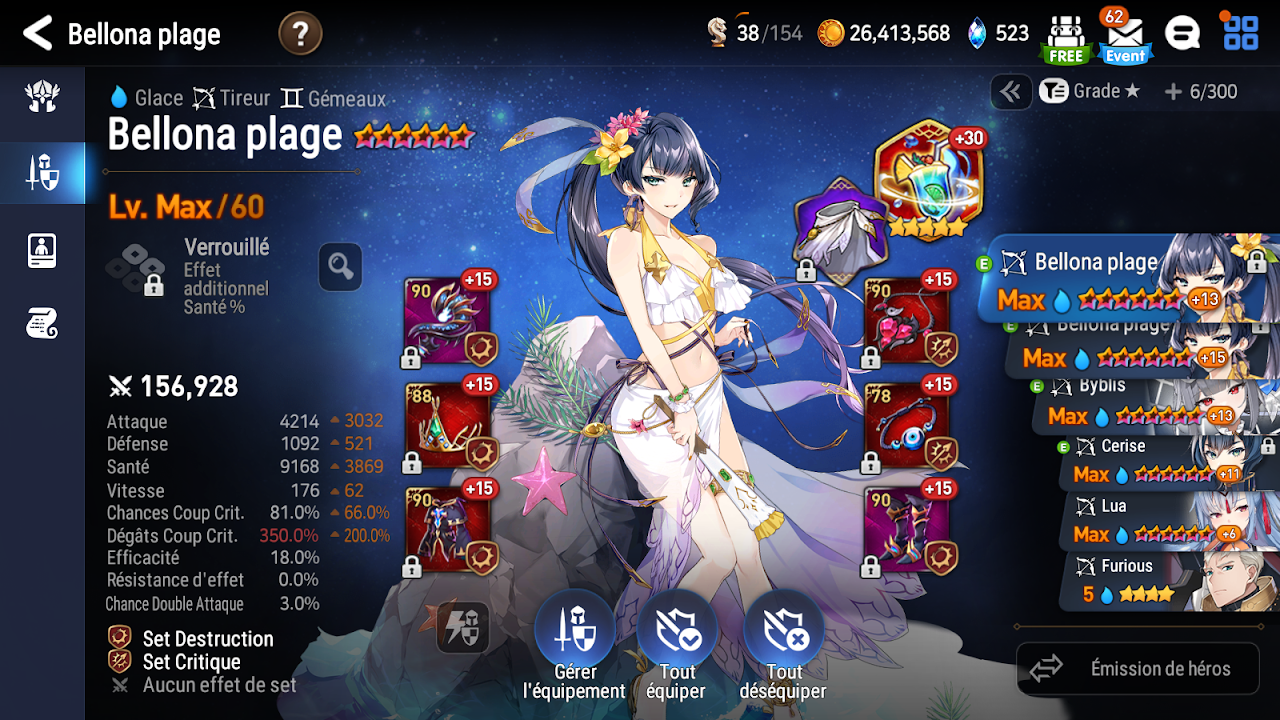This screenshot has height=720, width=1280.
Task: Click the magnifier next to Verrouillé
Action: [340, 267]
